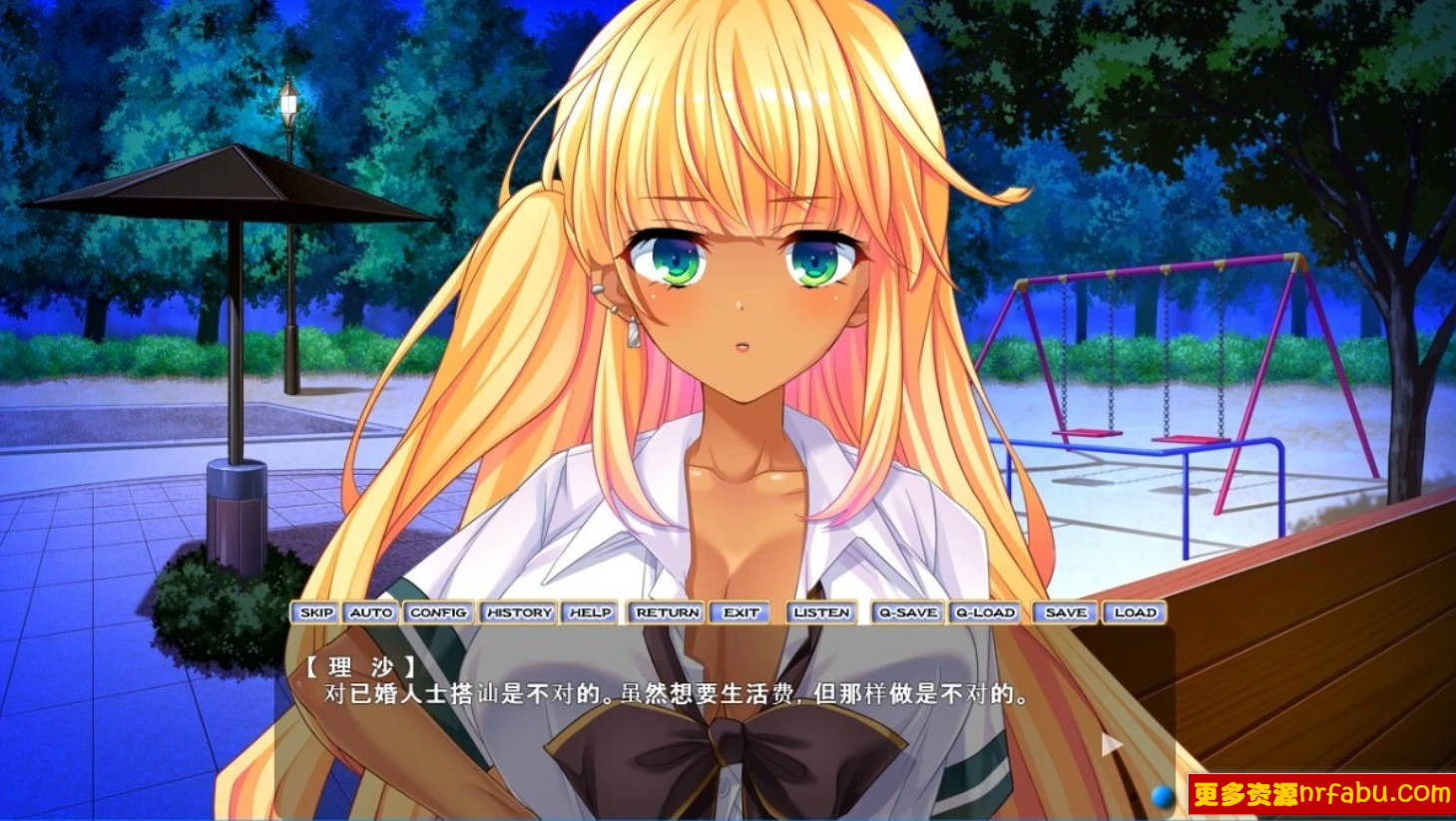
Task: Open the SAVE menu
Action: (1066, 613)
